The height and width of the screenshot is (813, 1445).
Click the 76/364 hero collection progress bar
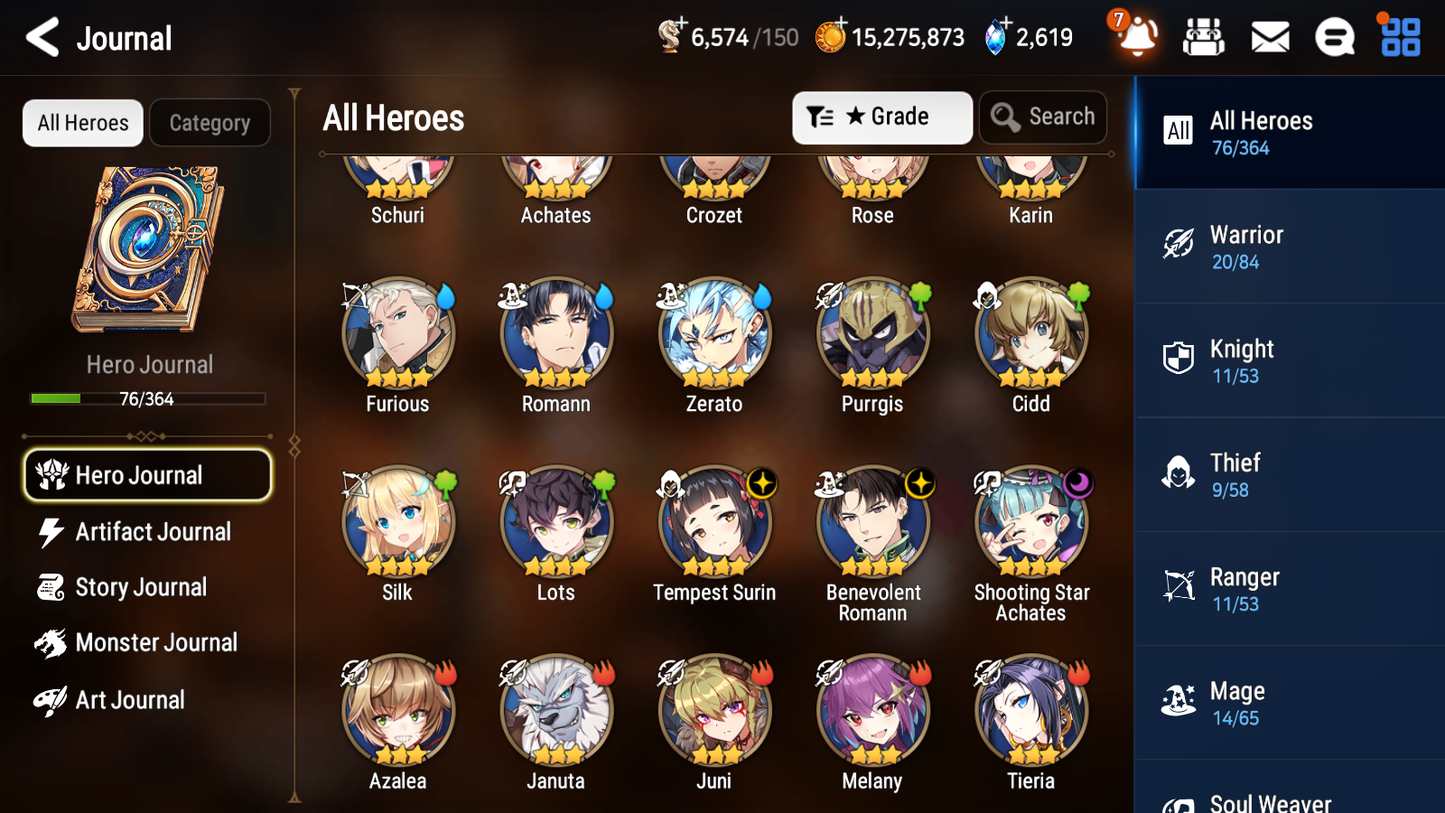(x=148, y=398)
